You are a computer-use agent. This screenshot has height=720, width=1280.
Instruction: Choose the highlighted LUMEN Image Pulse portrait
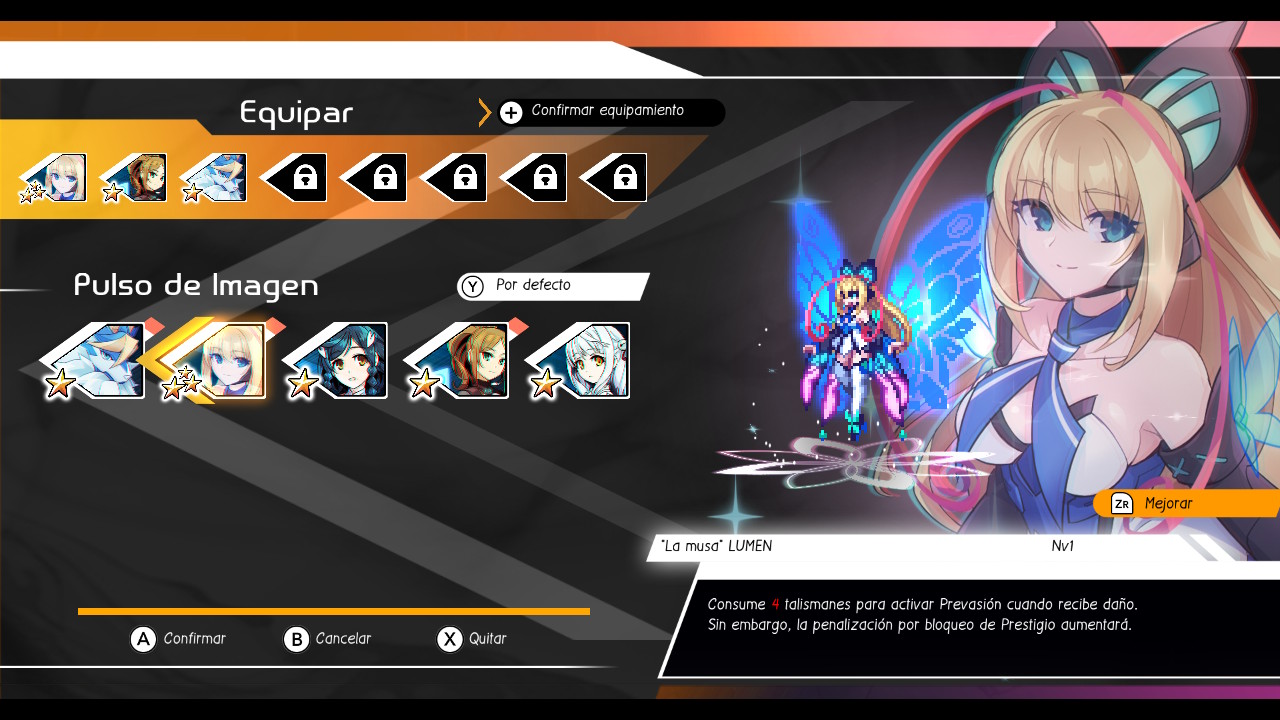(x=222, y=360)
